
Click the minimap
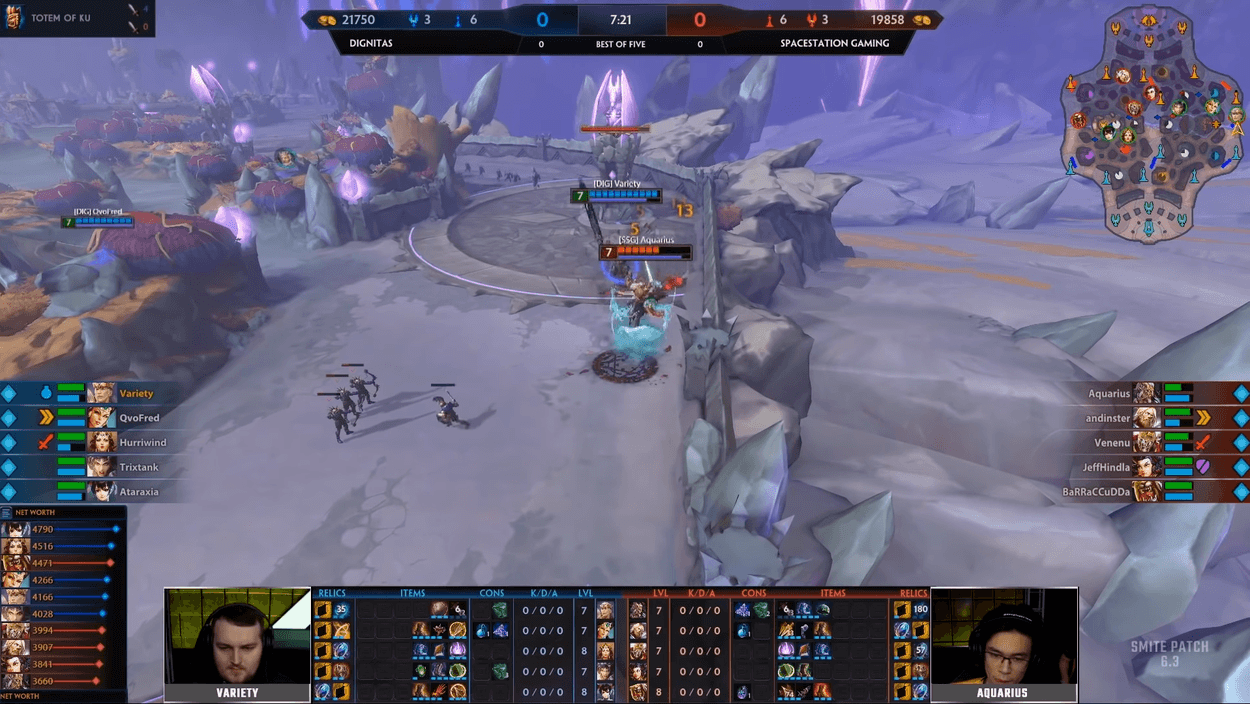coord(1152,127)
